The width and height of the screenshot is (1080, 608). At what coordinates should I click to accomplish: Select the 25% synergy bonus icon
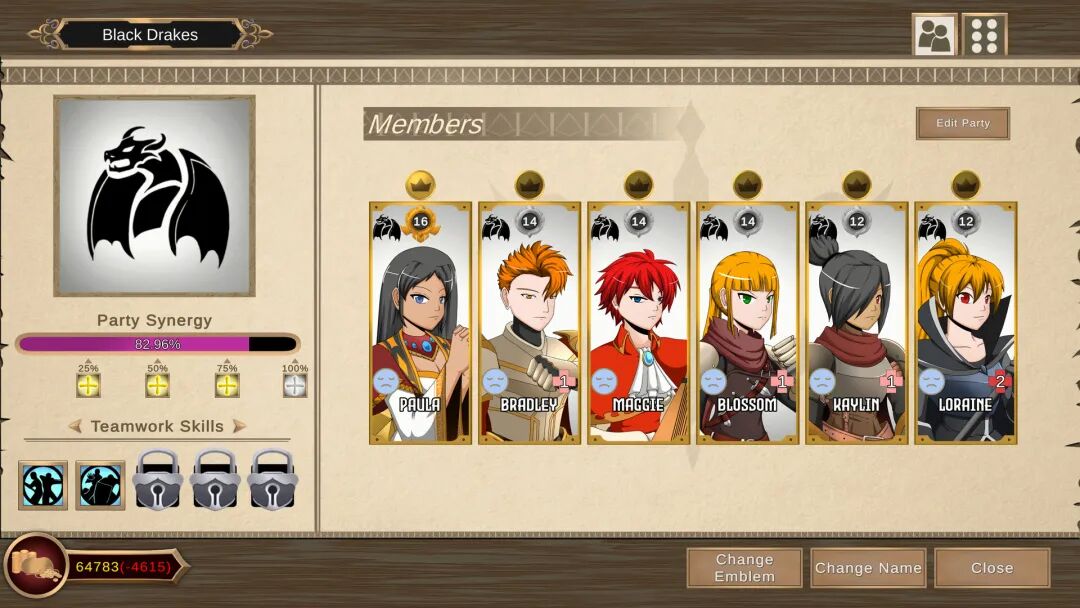88,386
